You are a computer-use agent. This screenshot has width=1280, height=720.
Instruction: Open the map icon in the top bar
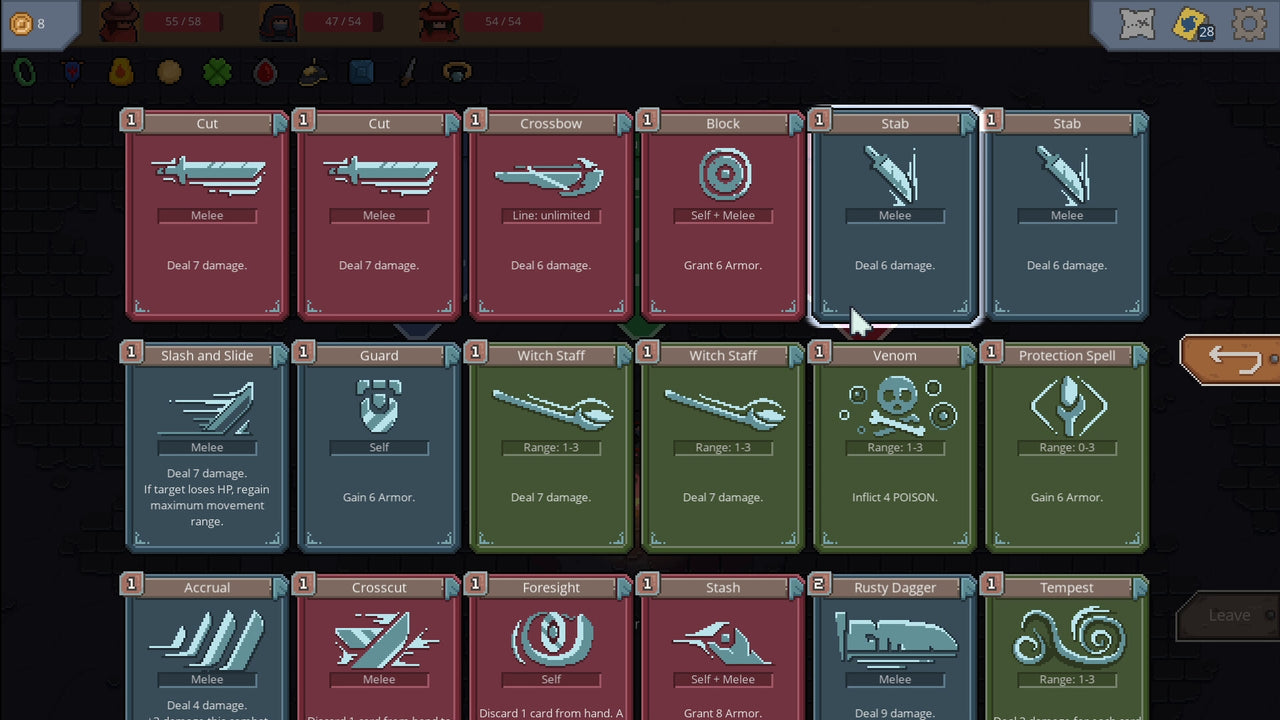1135,22
